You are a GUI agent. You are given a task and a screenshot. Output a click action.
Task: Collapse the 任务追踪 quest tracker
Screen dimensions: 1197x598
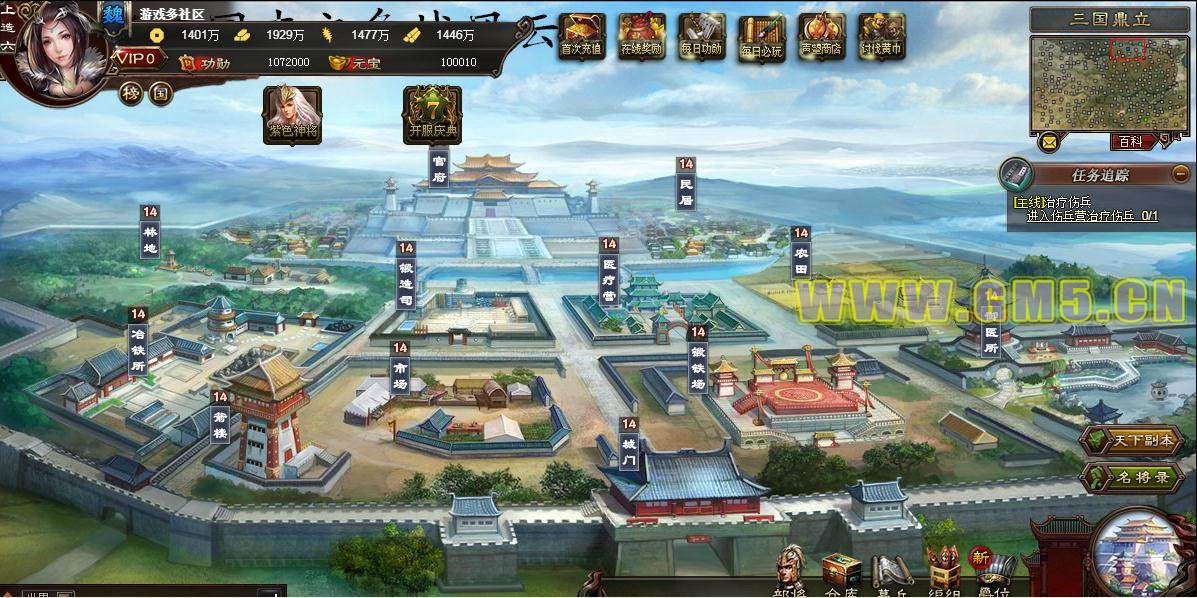pos(1178,174)
